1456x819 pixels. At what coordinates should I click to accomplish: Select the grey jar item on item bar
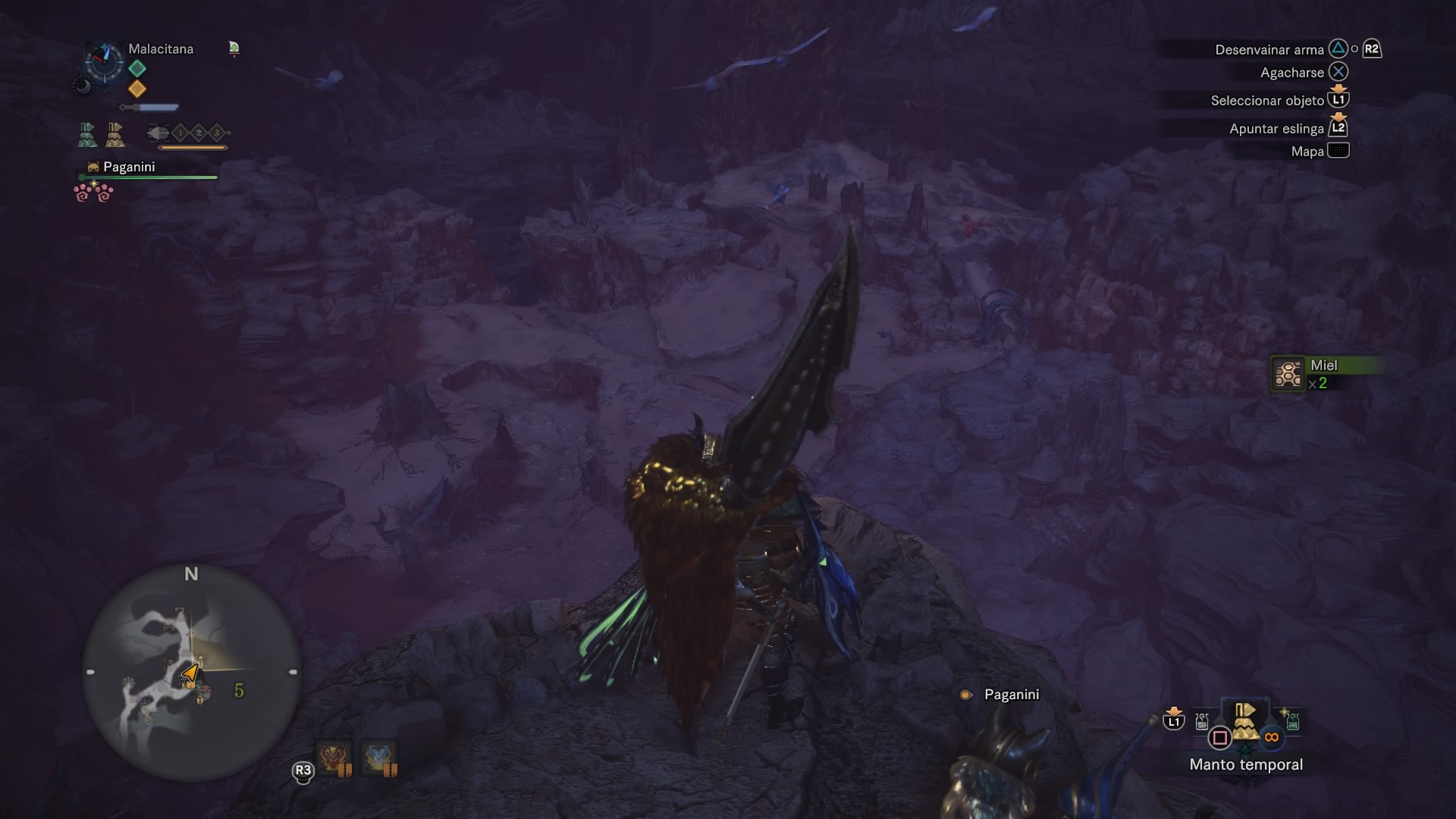(x=1202, y=721)
